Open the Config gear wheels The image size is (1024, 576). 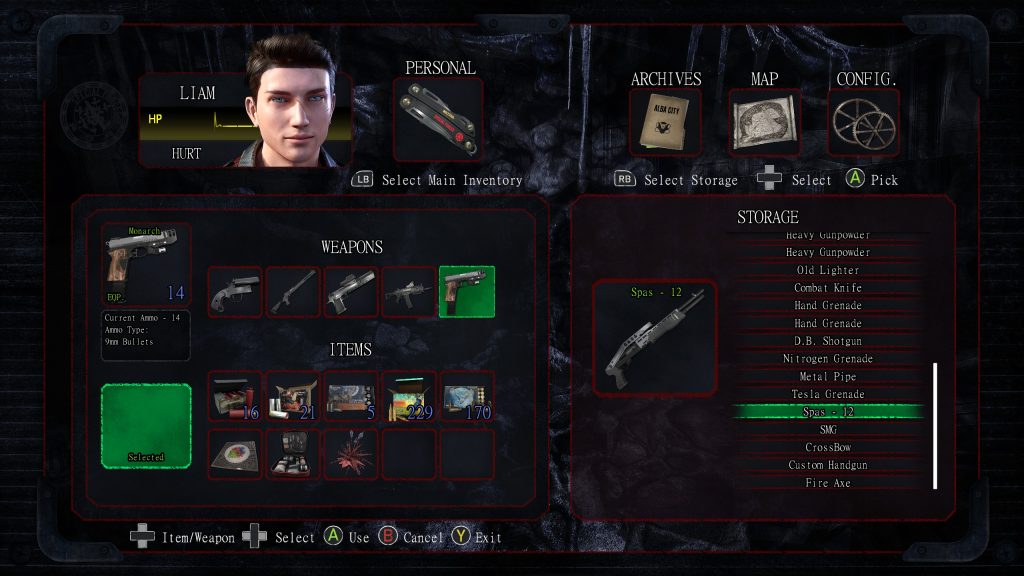864,124
